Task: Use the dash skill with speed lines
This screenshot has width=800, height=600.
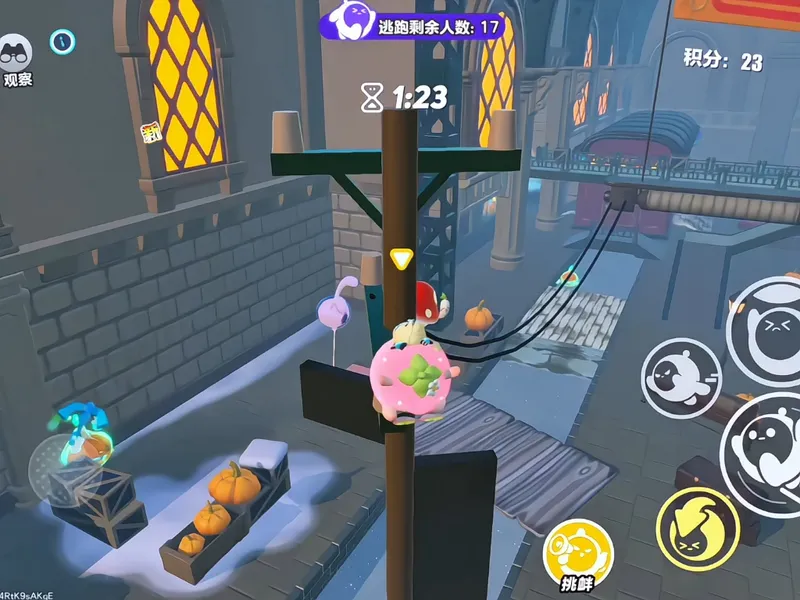Action: pyautogui.click(x=680, y=378)
